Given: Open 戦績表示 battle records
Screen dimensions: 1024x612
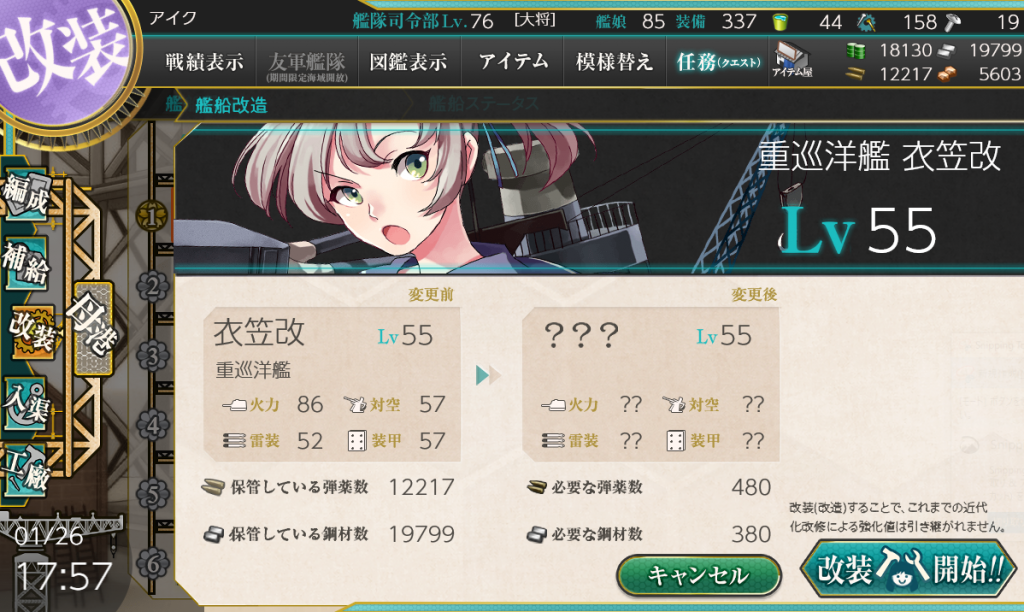Looking at the screenshot, I should [204, 62].
